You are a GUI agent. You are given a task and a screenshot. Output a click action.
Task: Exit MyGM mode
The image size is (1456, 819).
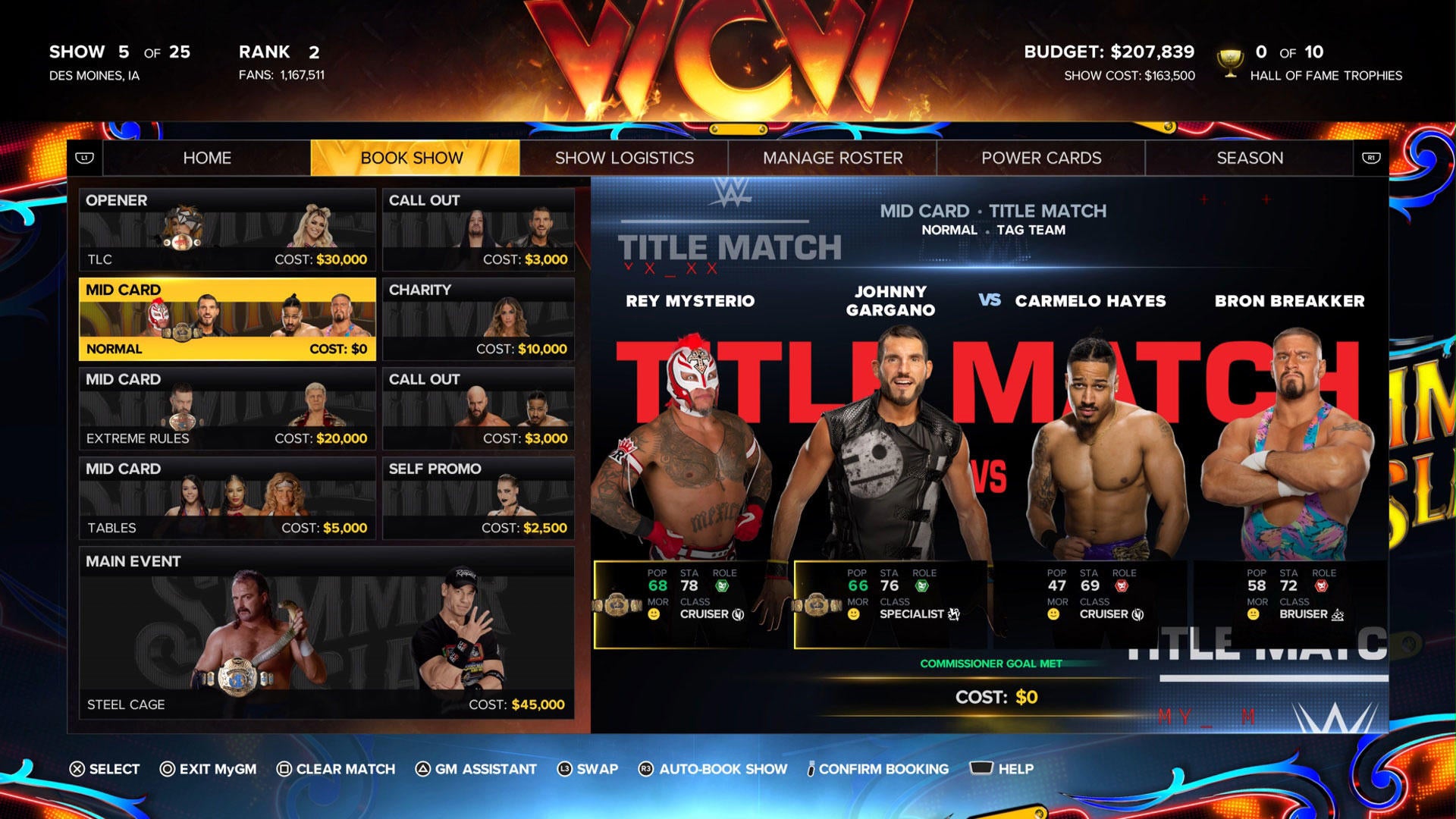pyautogui.click(x=208, y=768)
